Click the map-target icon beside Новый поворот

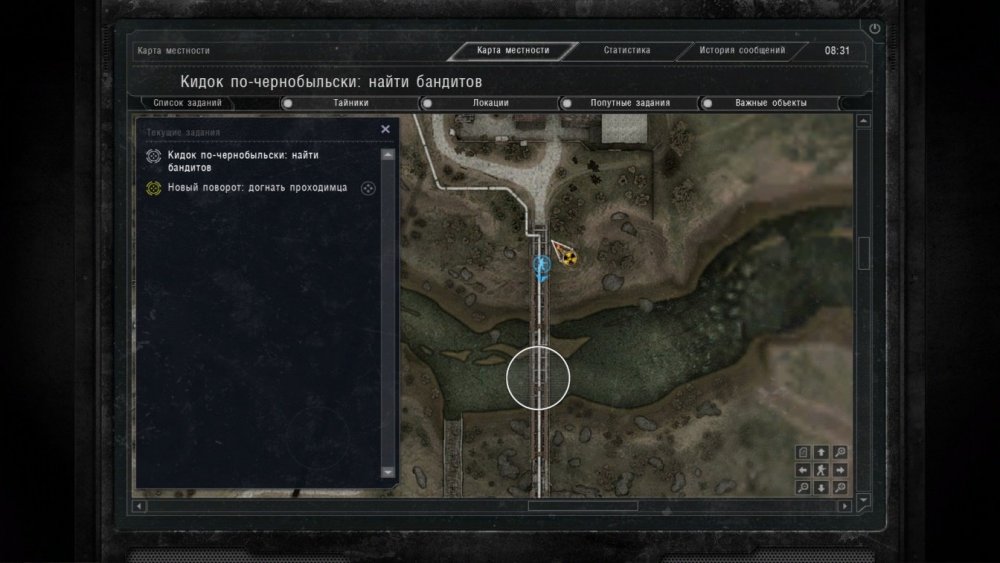pyautogui.click(x=368, y=188)
